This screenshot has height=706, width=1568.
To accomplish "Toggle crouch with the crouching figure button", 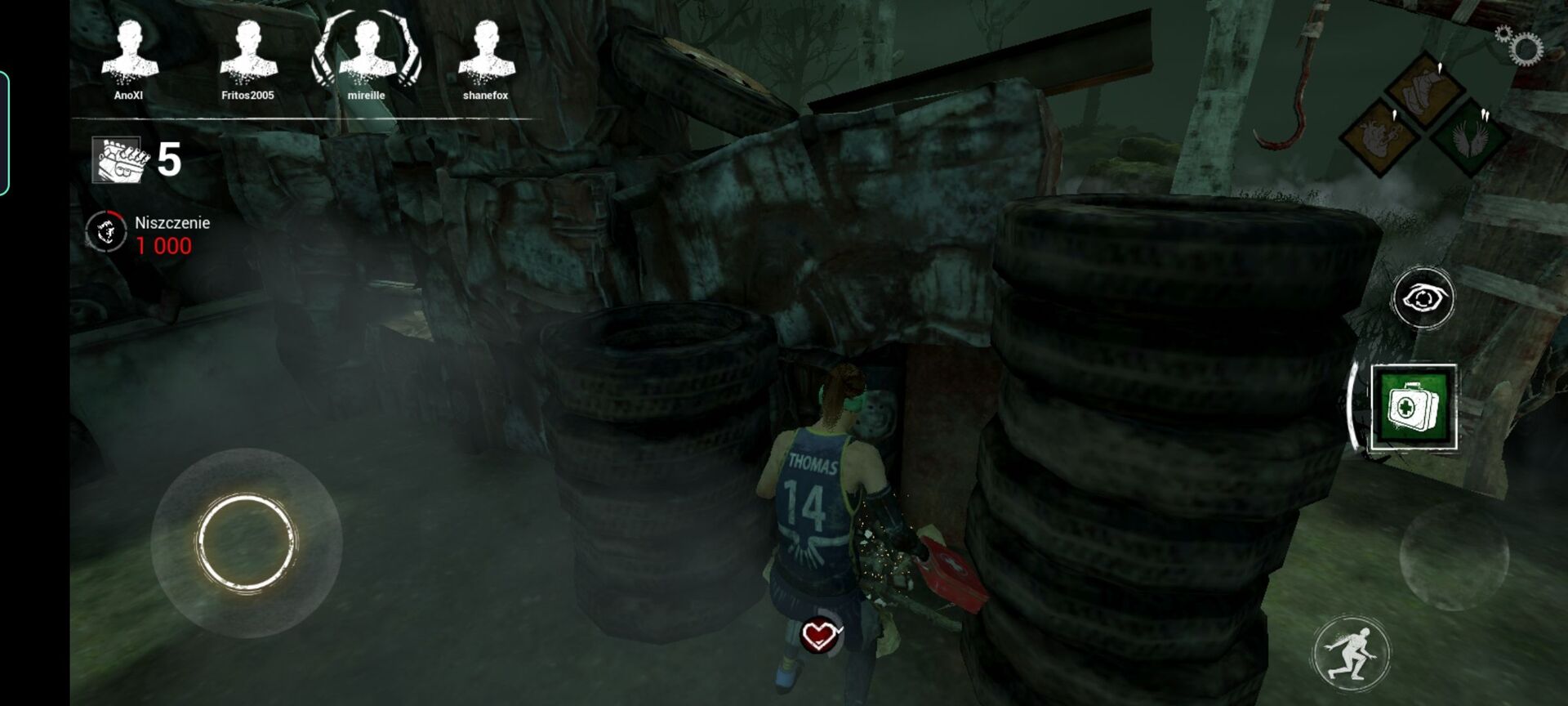I will coord(1351,654).
